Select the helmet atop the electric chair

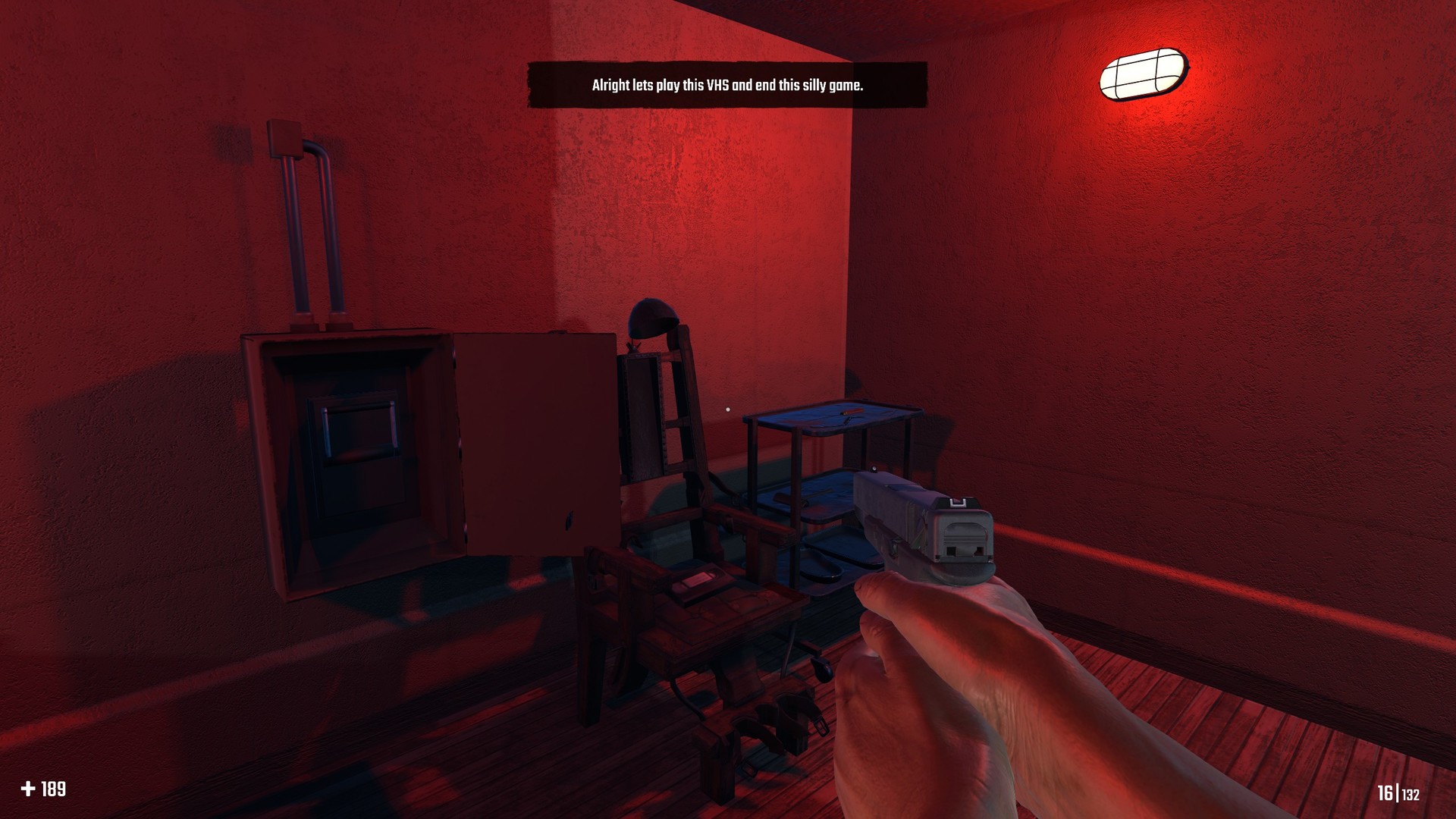tap(652, 317)
